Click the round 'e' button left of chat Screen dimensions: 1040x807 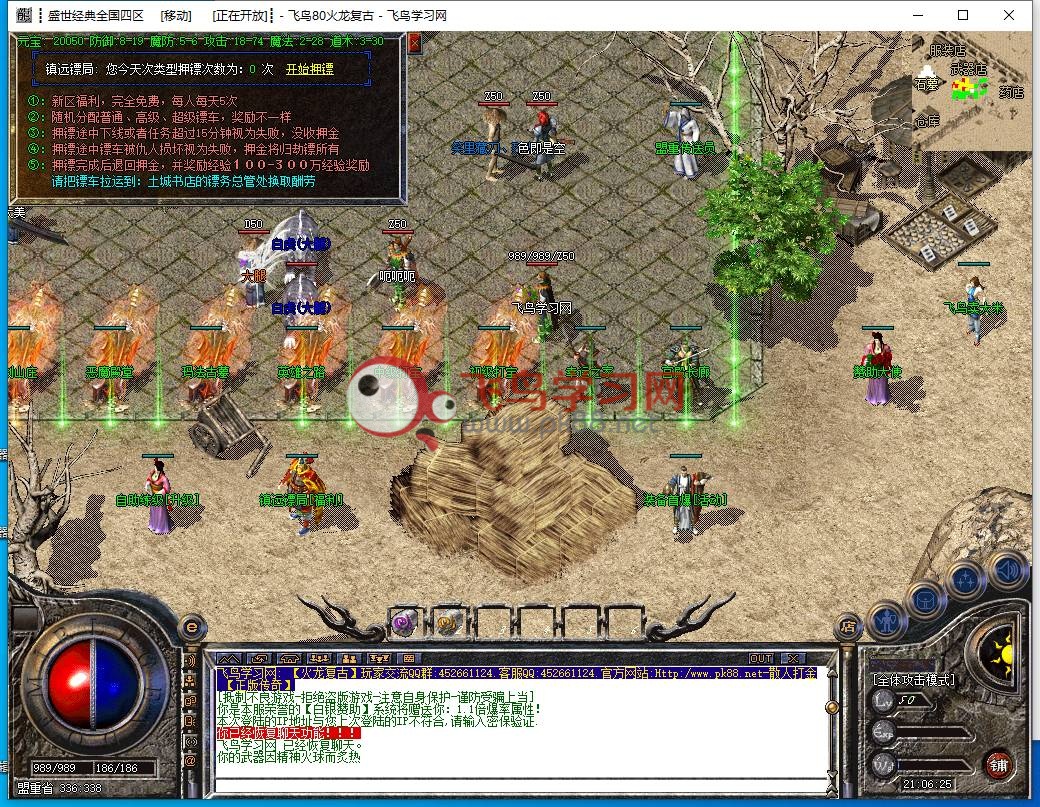pyautogui.click(x=191, y=627)
